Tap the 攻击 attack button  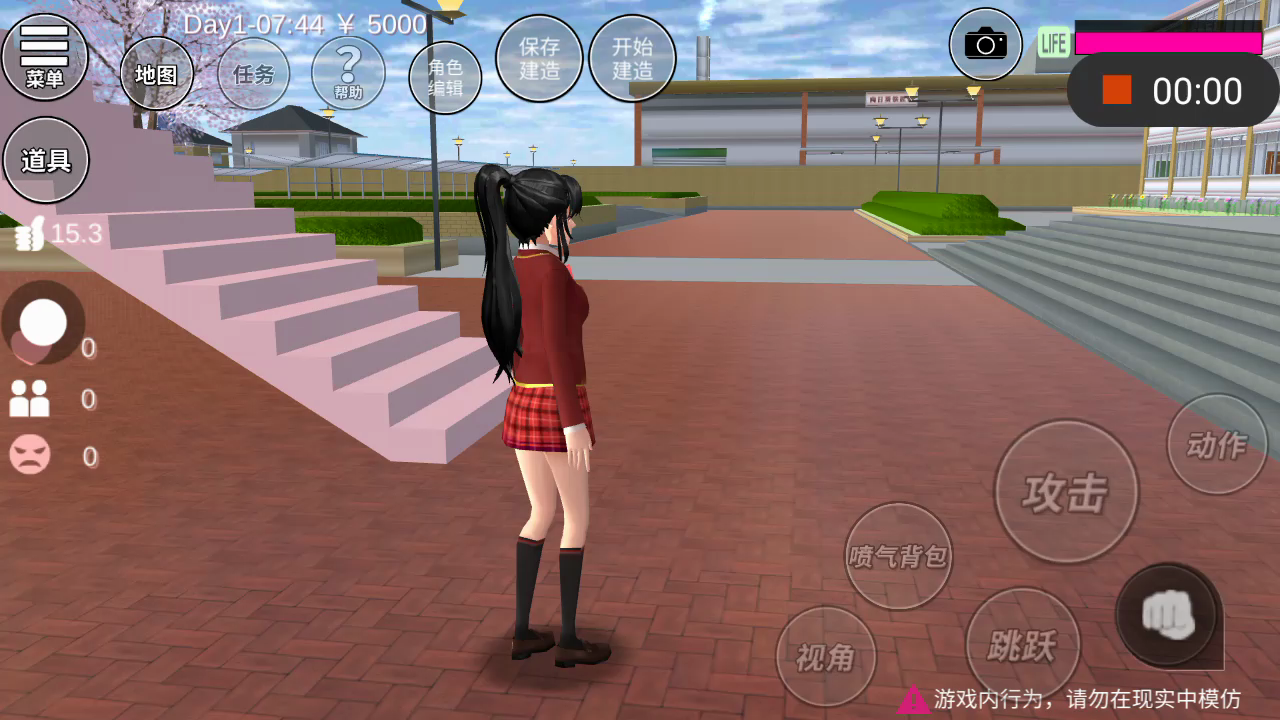click(x=1066, y=491)
